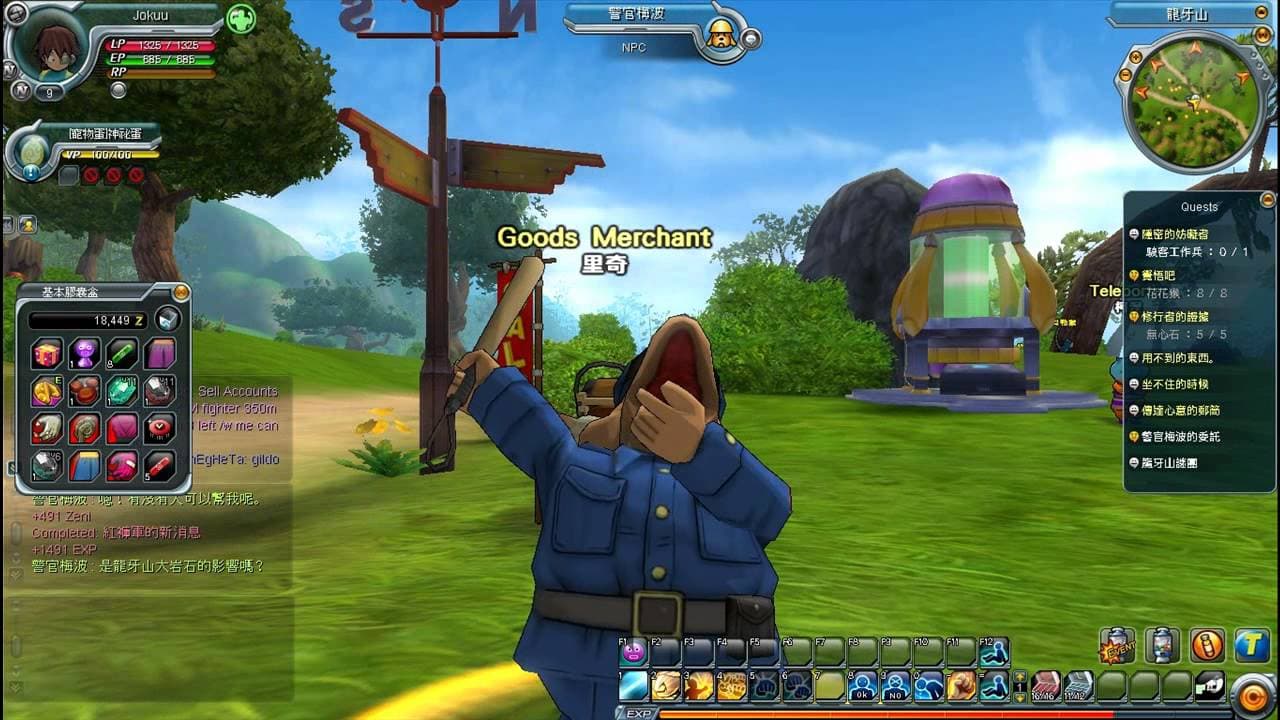Image resolution: width=1280 pixels, height=720 pixels.
Task: Click the capsule machine icon beside Event button
Action: [1161, 645]
